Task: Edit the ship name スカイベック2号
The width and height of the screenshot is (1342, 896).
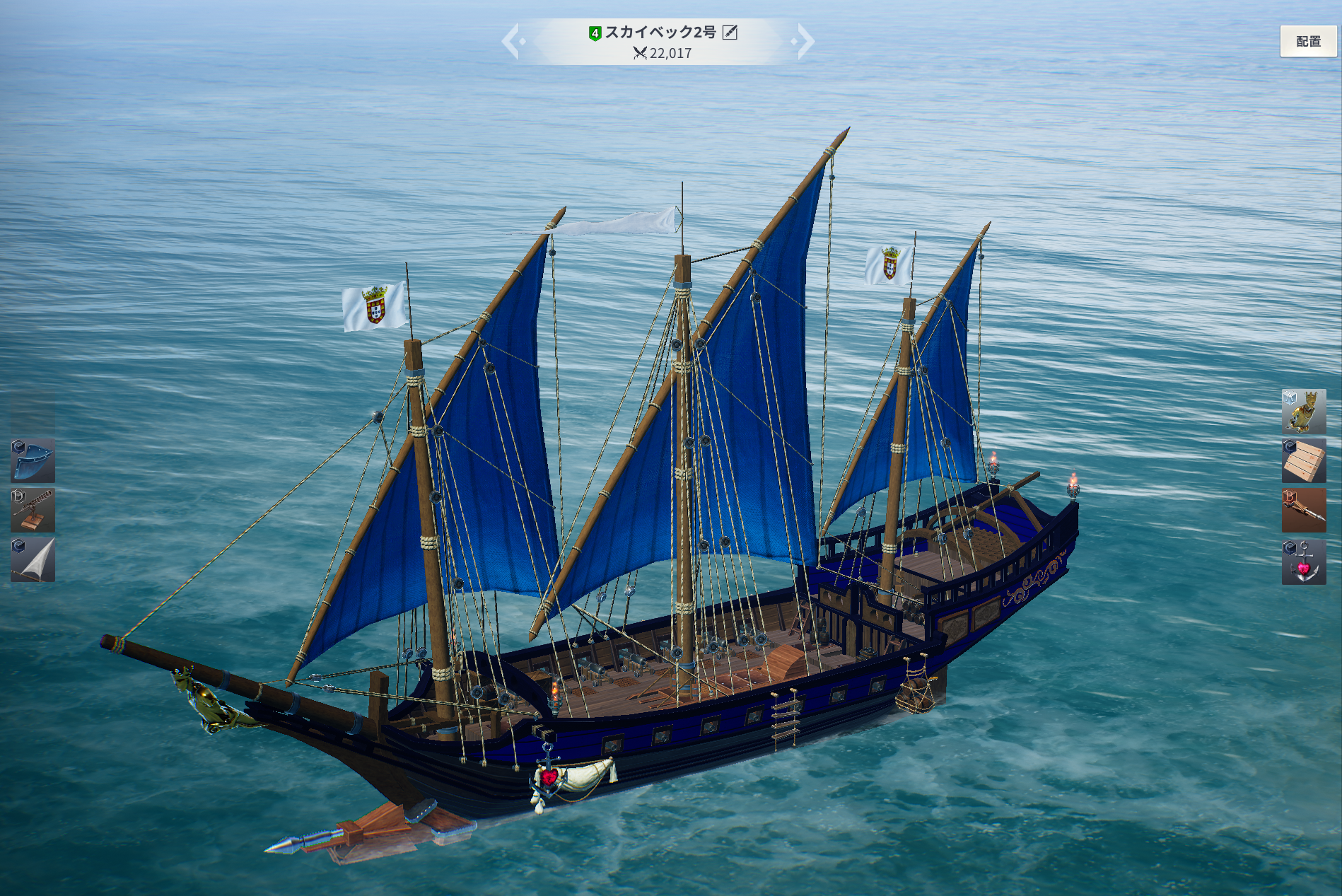Action: coord(730,33)
